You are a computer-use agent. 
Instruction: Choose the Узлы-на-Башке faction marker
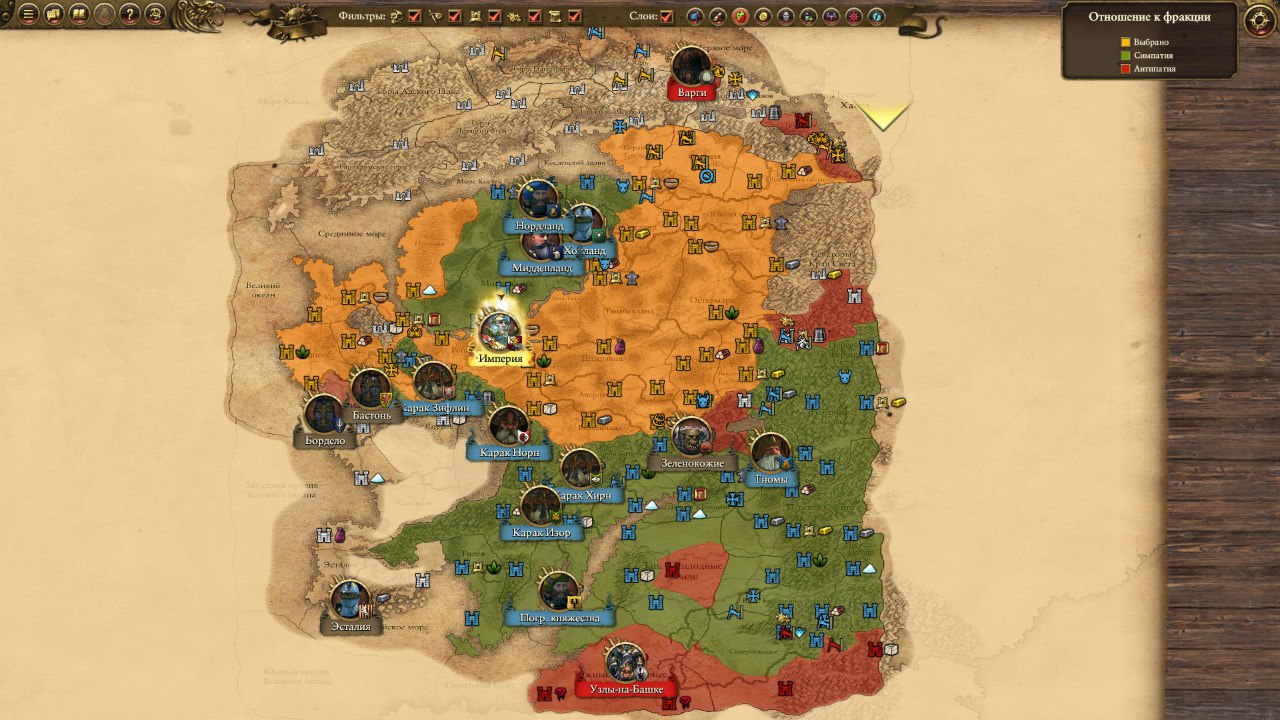[x=626, y=664]
